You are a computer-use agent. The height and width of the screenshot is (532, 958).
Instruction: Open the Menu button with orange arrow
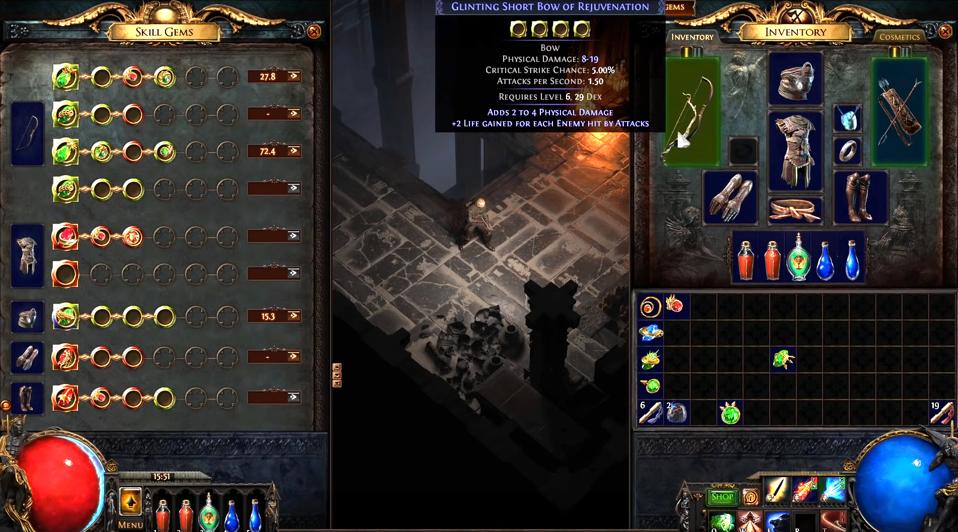click(x=130, y=501)
